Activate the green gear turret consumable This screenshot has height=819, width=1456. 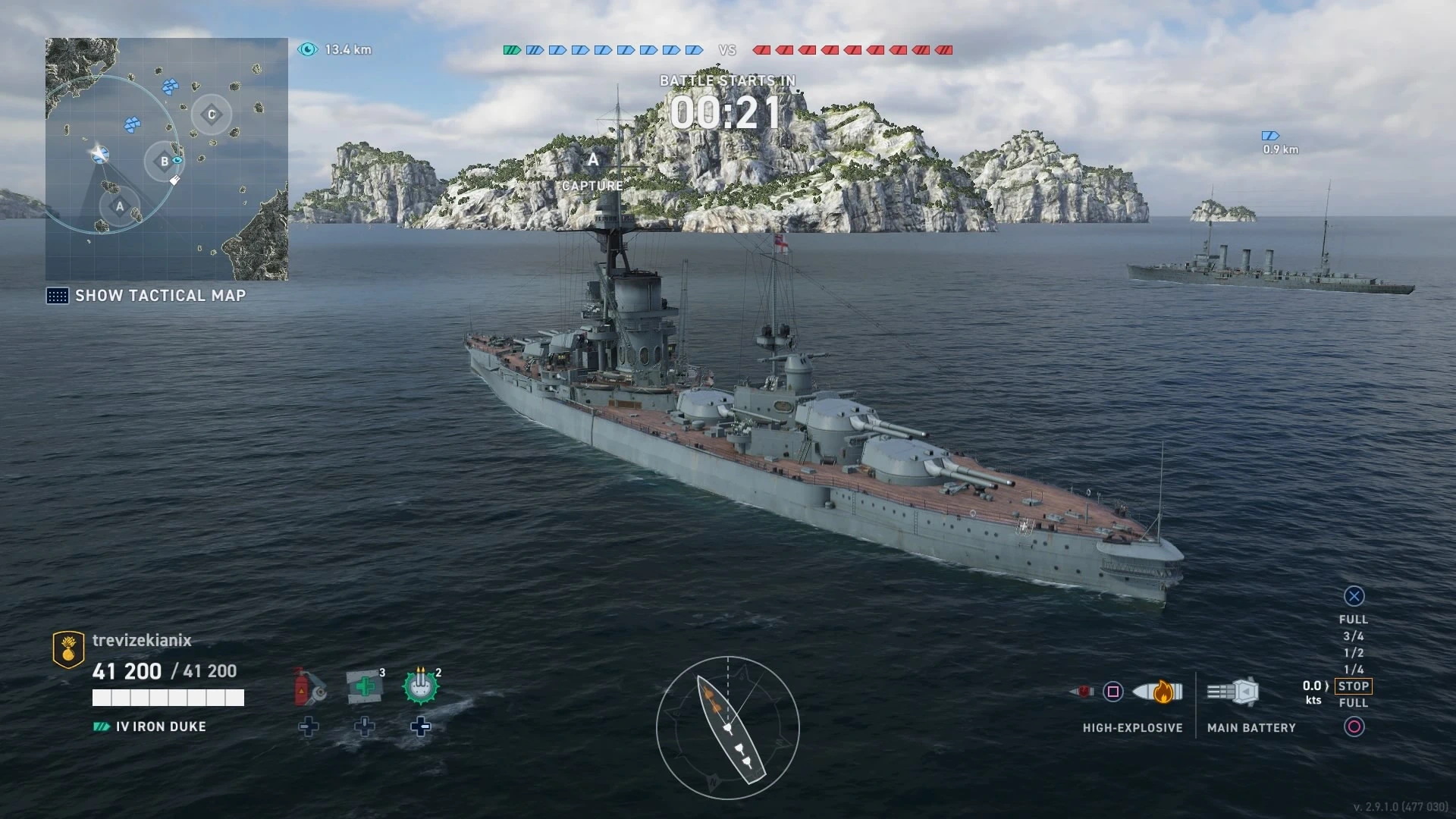click(421, 686)
